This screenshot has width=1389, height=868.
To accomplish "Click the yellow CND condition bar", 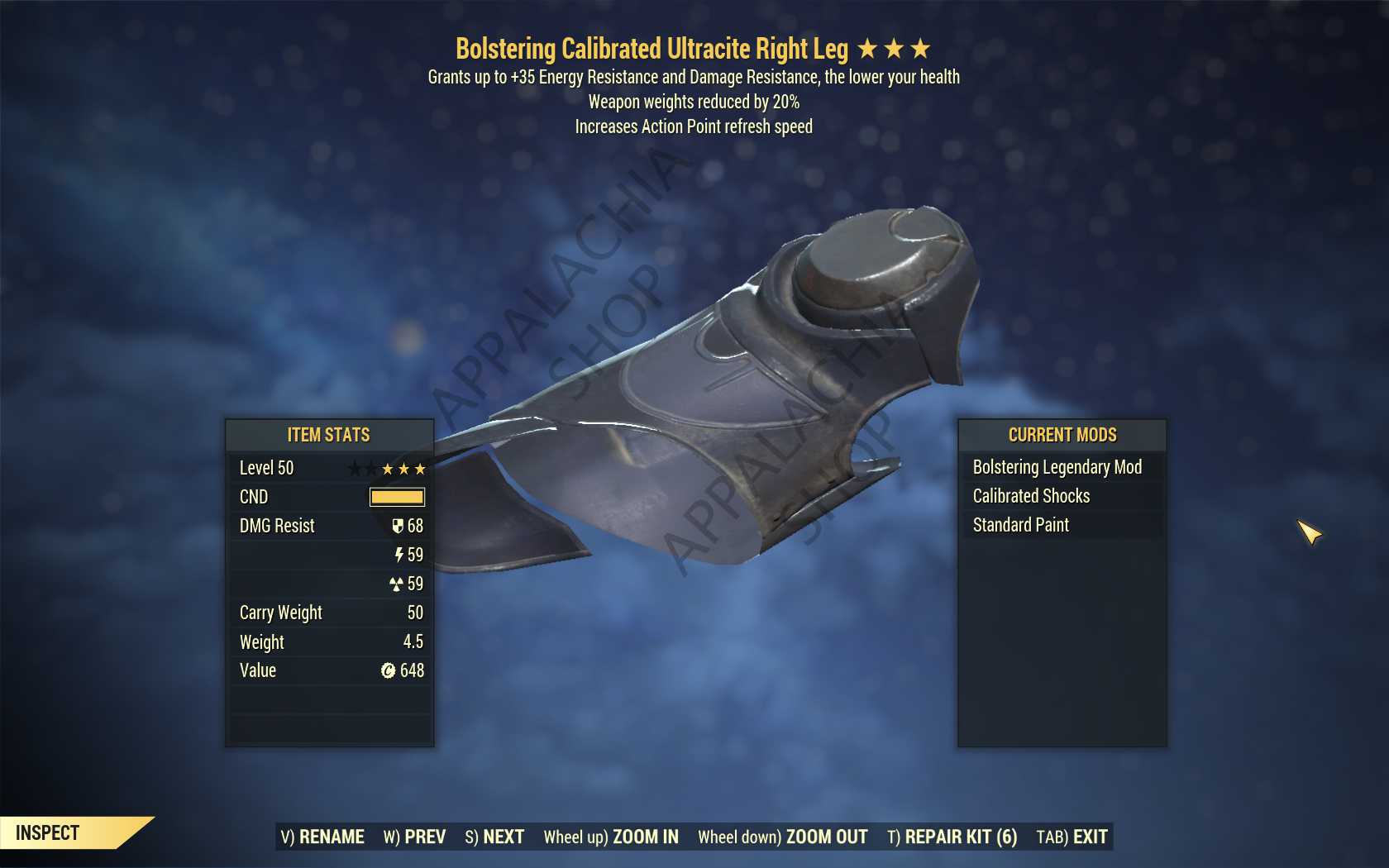I will coord(396,497).
